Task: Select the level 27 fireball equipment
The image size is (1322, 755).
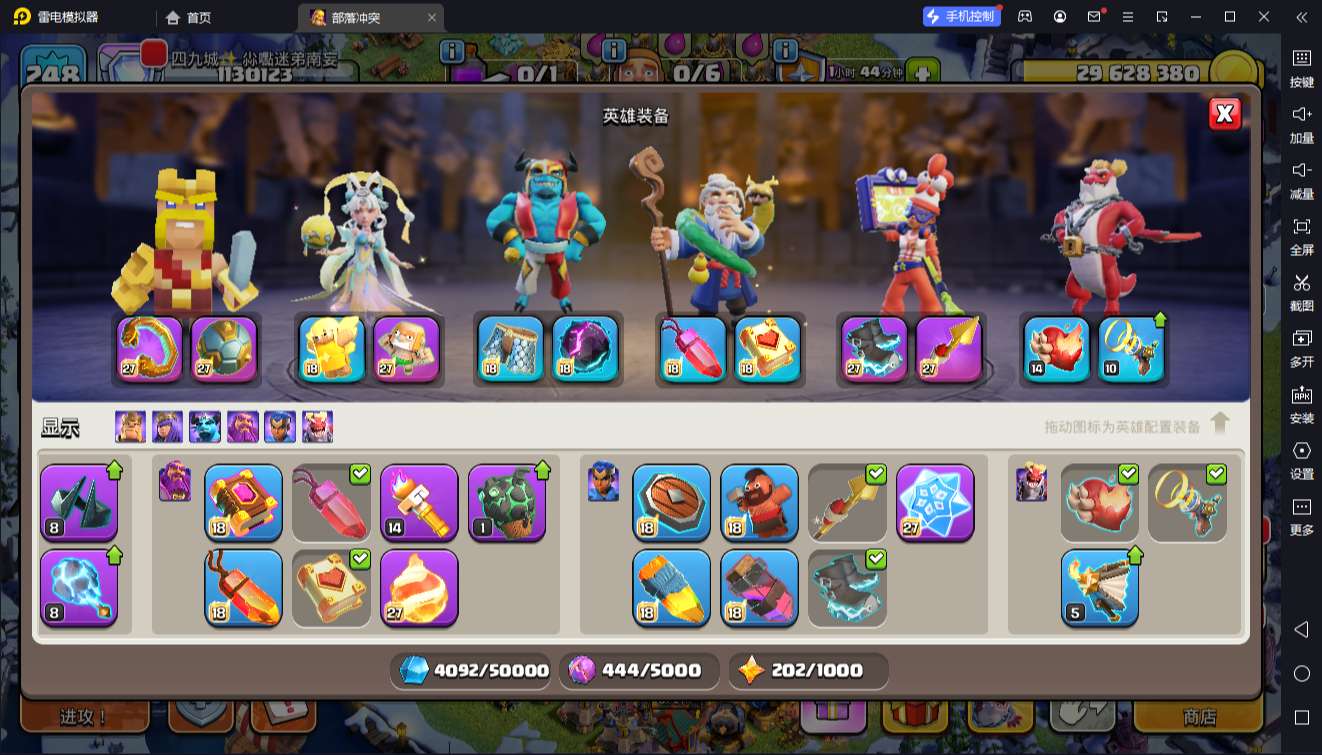Action: tap(419, 587)
